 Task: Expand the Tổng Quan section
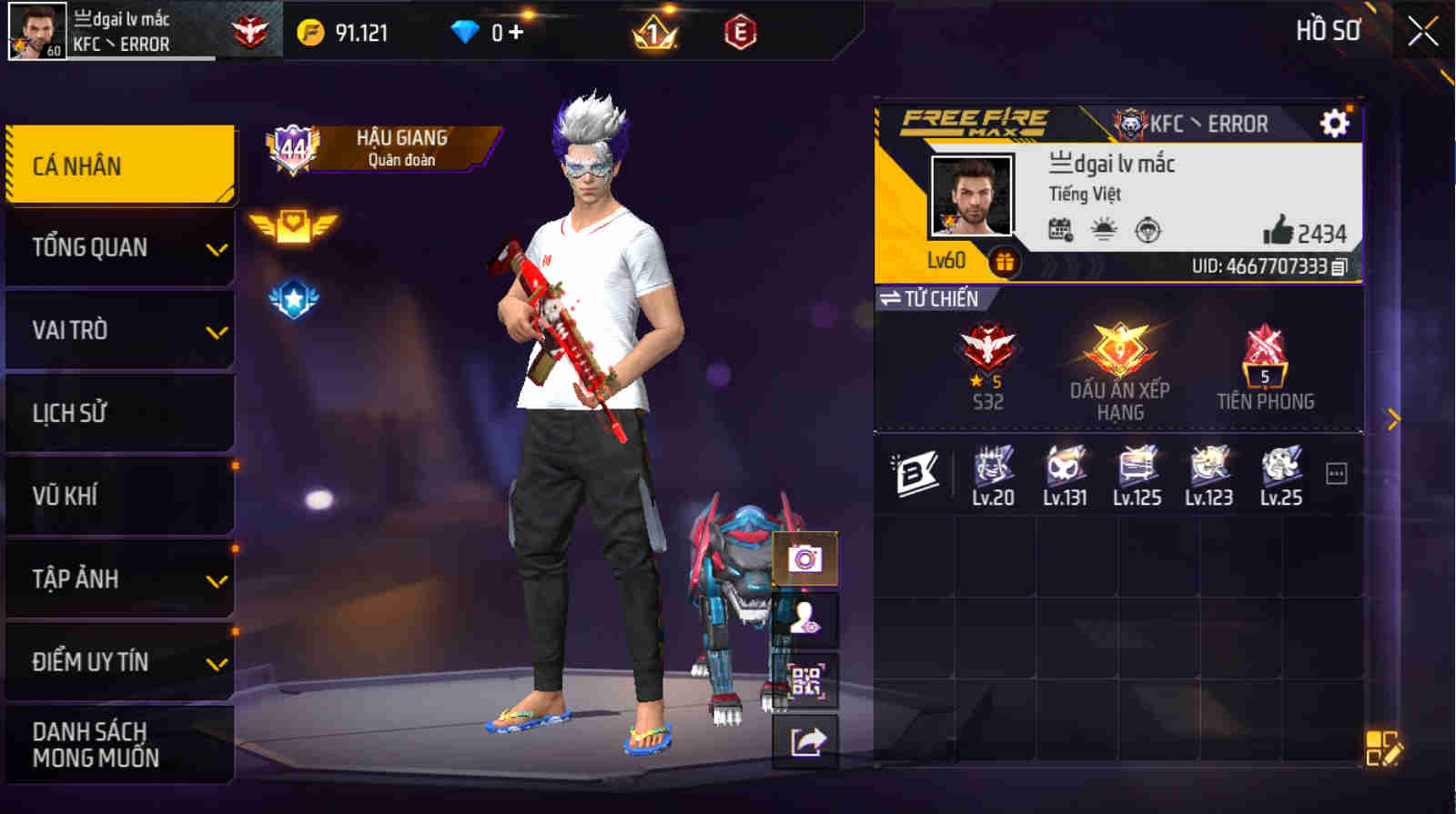(x=118, y=246)
